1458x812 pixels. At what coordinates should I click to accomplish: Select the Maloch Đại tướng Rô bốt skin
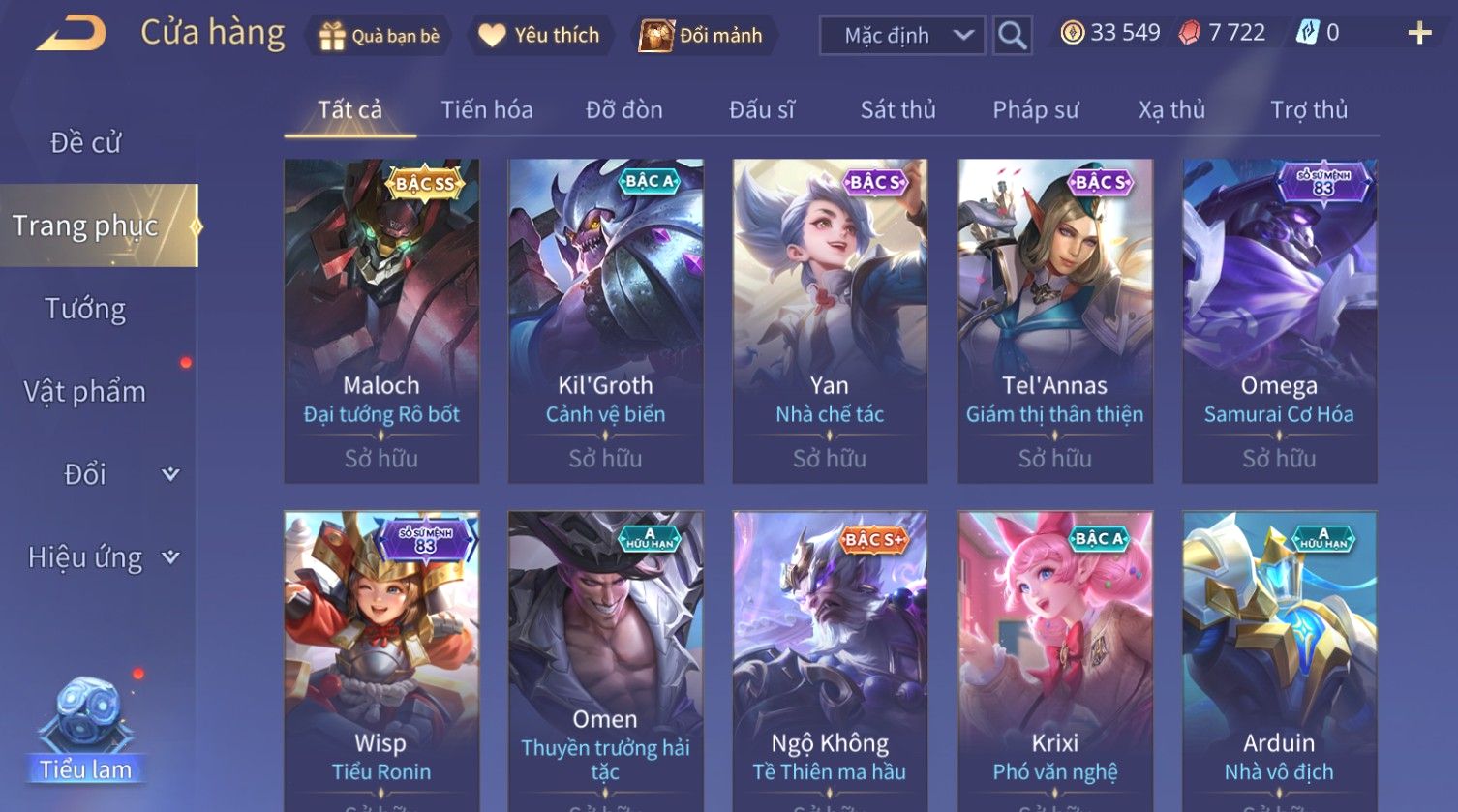click(x=381, y=320)
